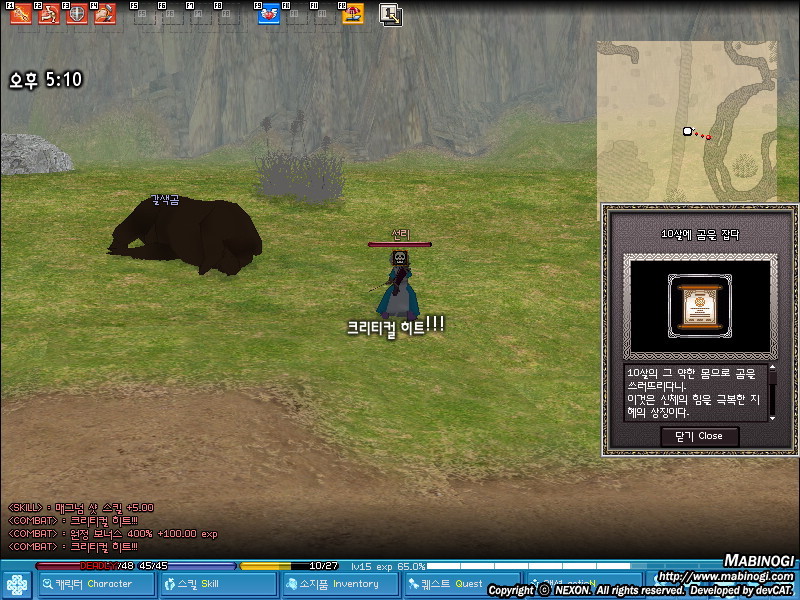
Task: Open the Skill window
Action: 219,584
